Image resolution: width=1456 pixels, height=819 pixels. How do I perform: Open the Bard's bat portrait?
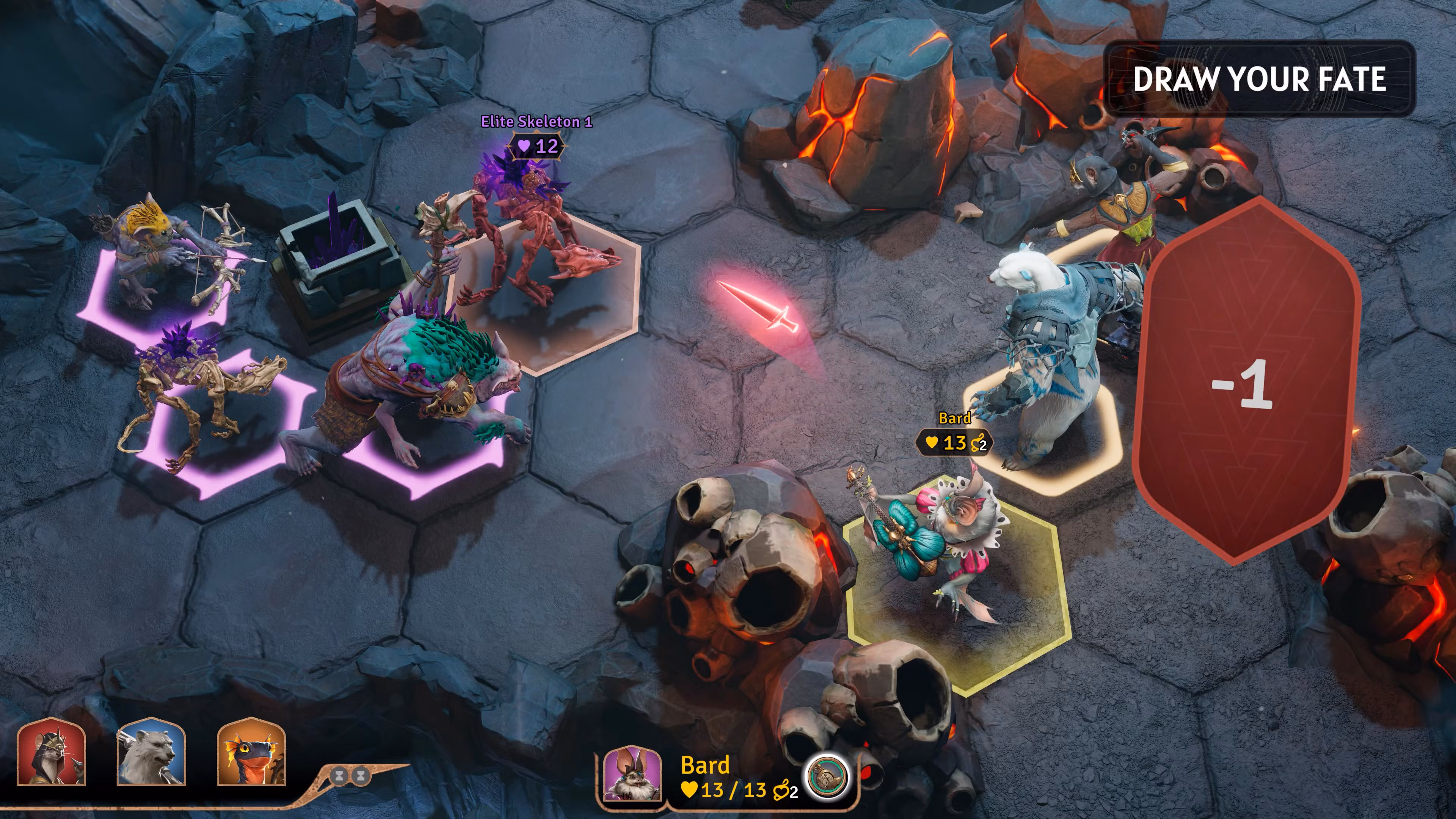(x=632, y=774)
